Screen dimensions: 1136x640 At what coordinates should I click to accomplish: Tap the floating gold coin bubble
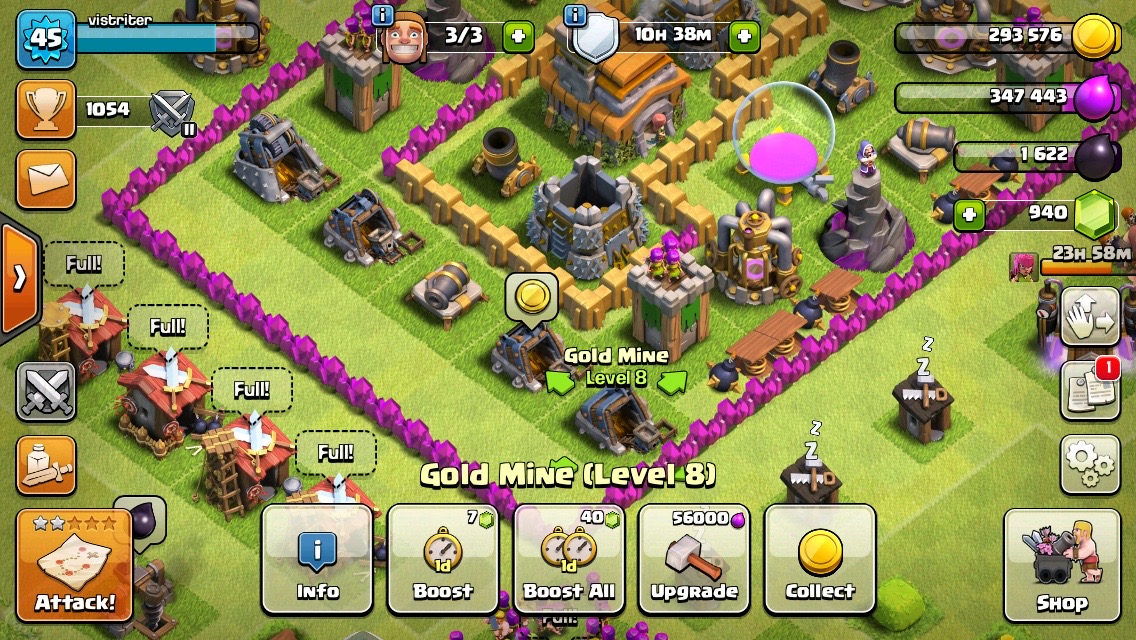click(x=531, y=296)
